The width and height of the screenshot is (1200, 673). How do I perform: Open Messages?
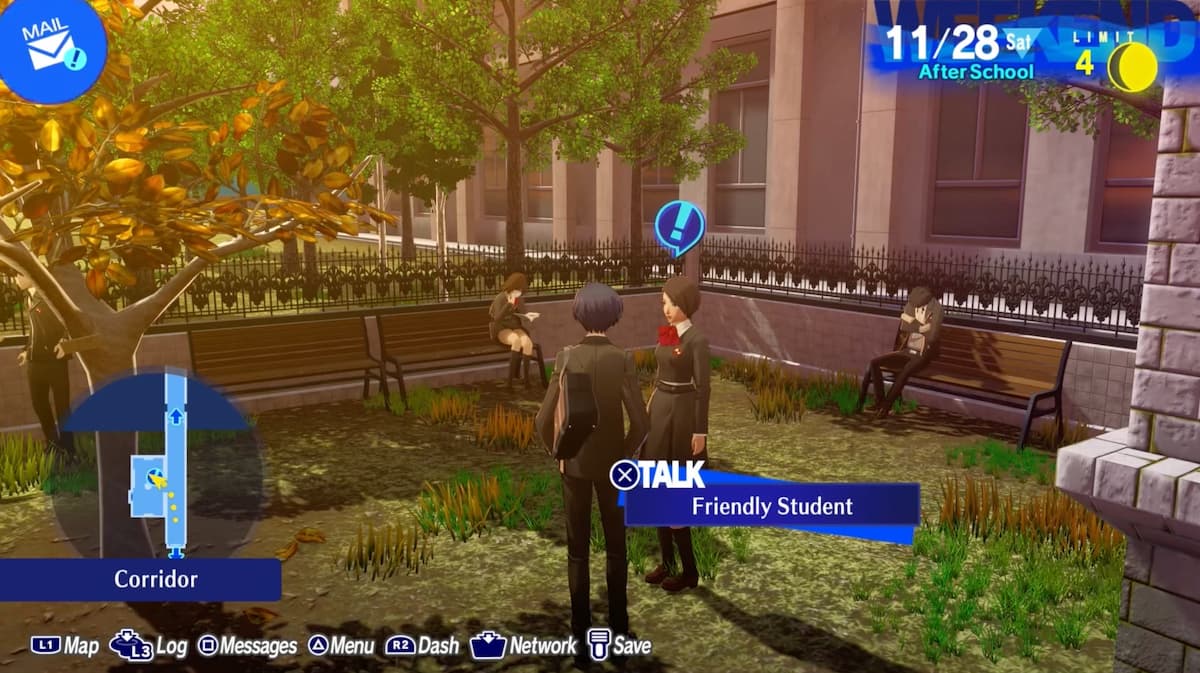click(246, 646)
